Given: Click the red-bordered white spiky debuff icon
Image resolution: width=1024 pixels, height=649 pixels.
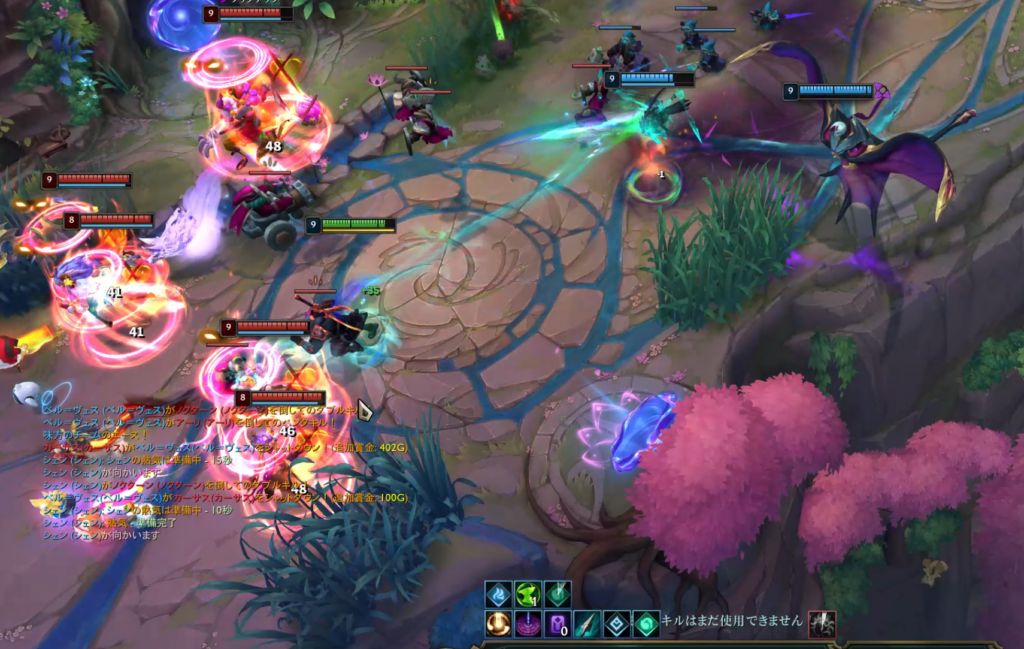Looking at the screenshot, I should click(822, 625).
